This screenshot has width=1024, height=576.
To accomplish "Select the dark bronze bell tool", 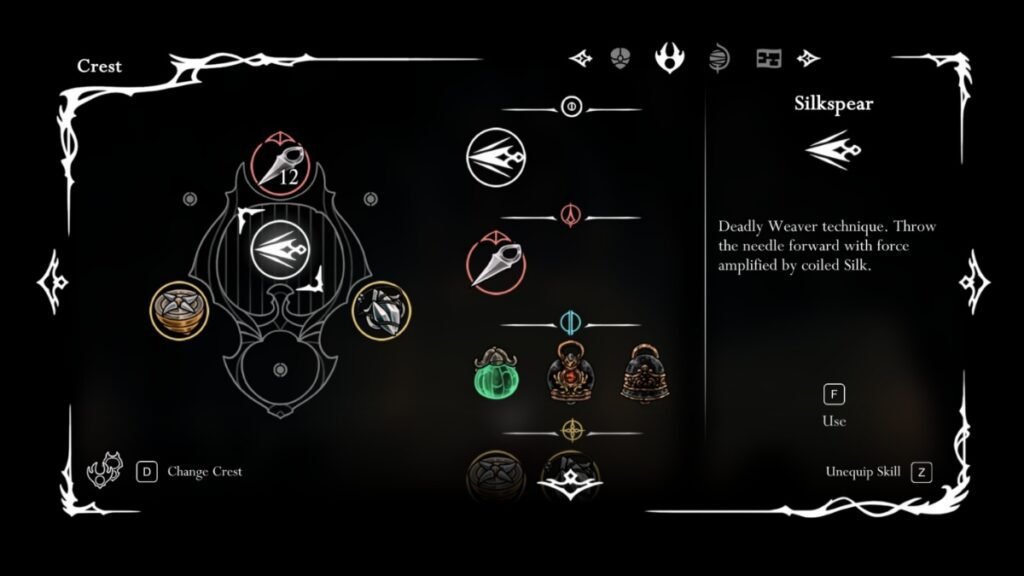I will (645, 373).
